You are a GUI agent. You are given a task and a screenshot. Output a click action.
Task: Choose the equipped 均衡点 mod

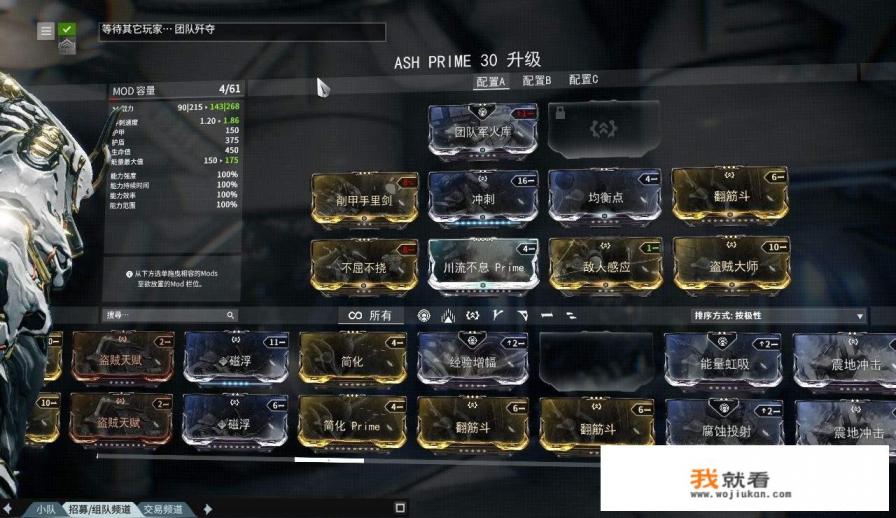click(x=603, y=196)
